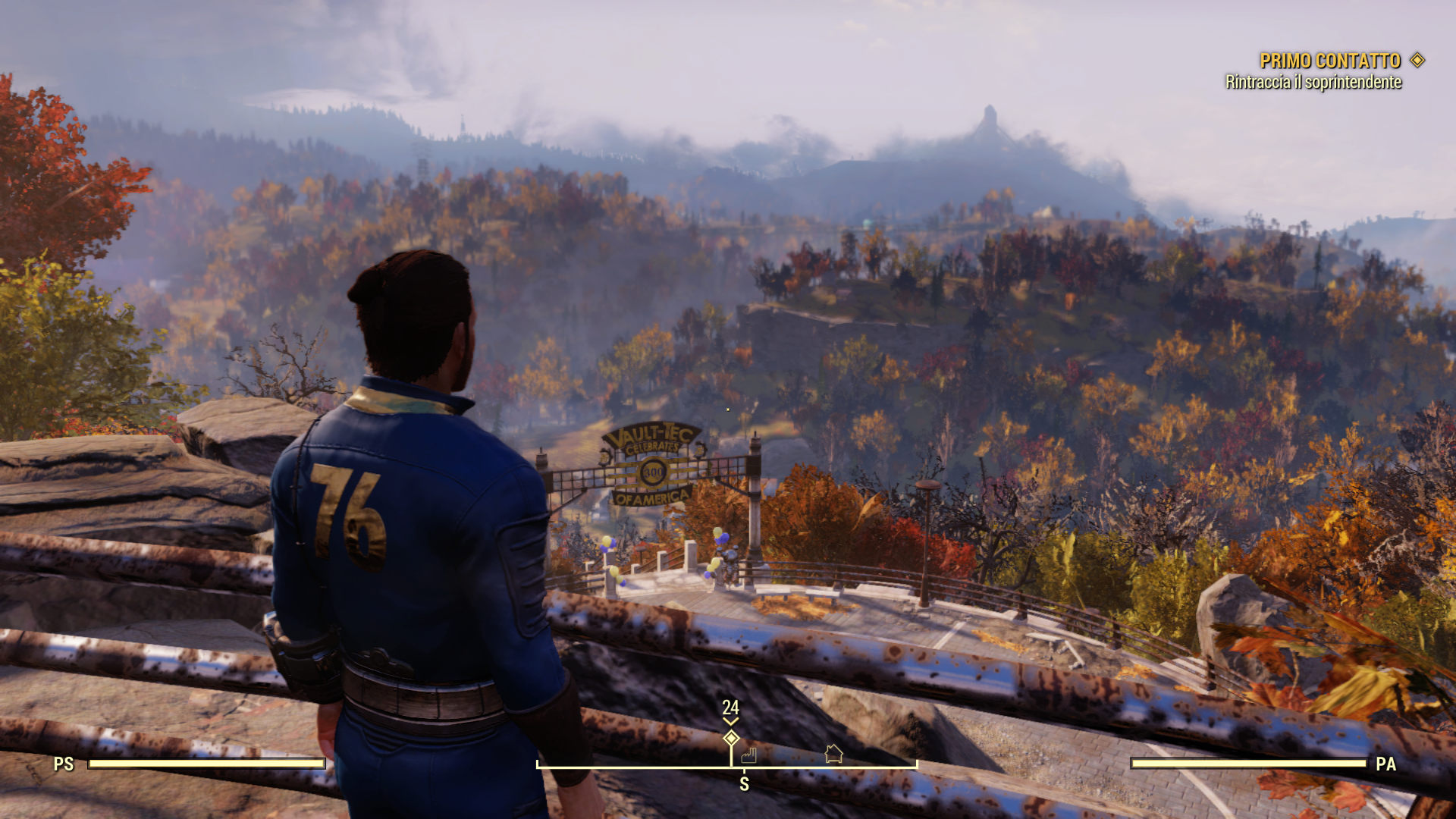Open the Primo Contatto quest tracker
Viewport: 1456px width, 819px height.
coord(1329,61)
